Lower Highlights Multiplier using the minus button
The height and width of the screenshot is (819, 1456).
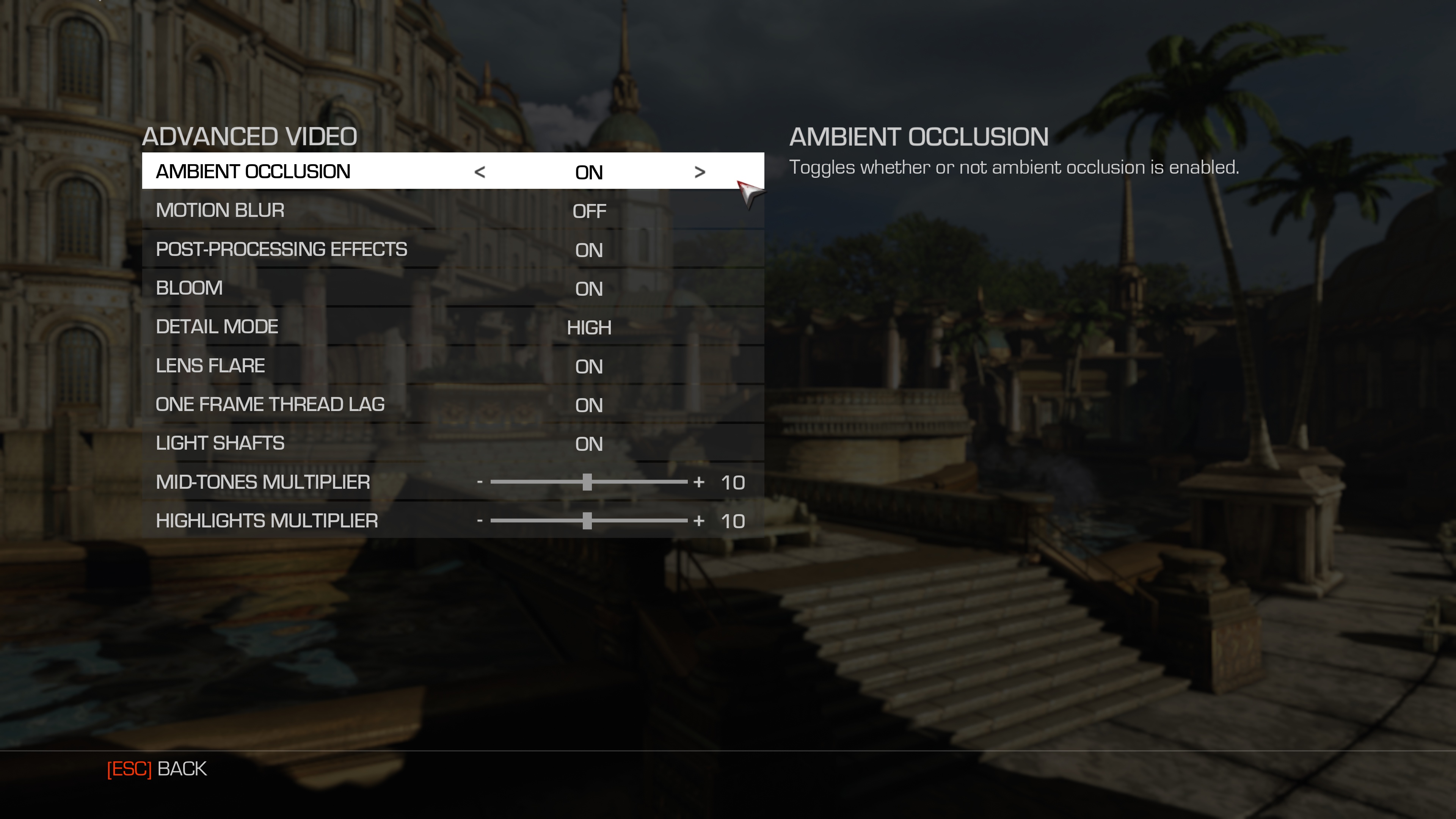[x=479, y=521]
